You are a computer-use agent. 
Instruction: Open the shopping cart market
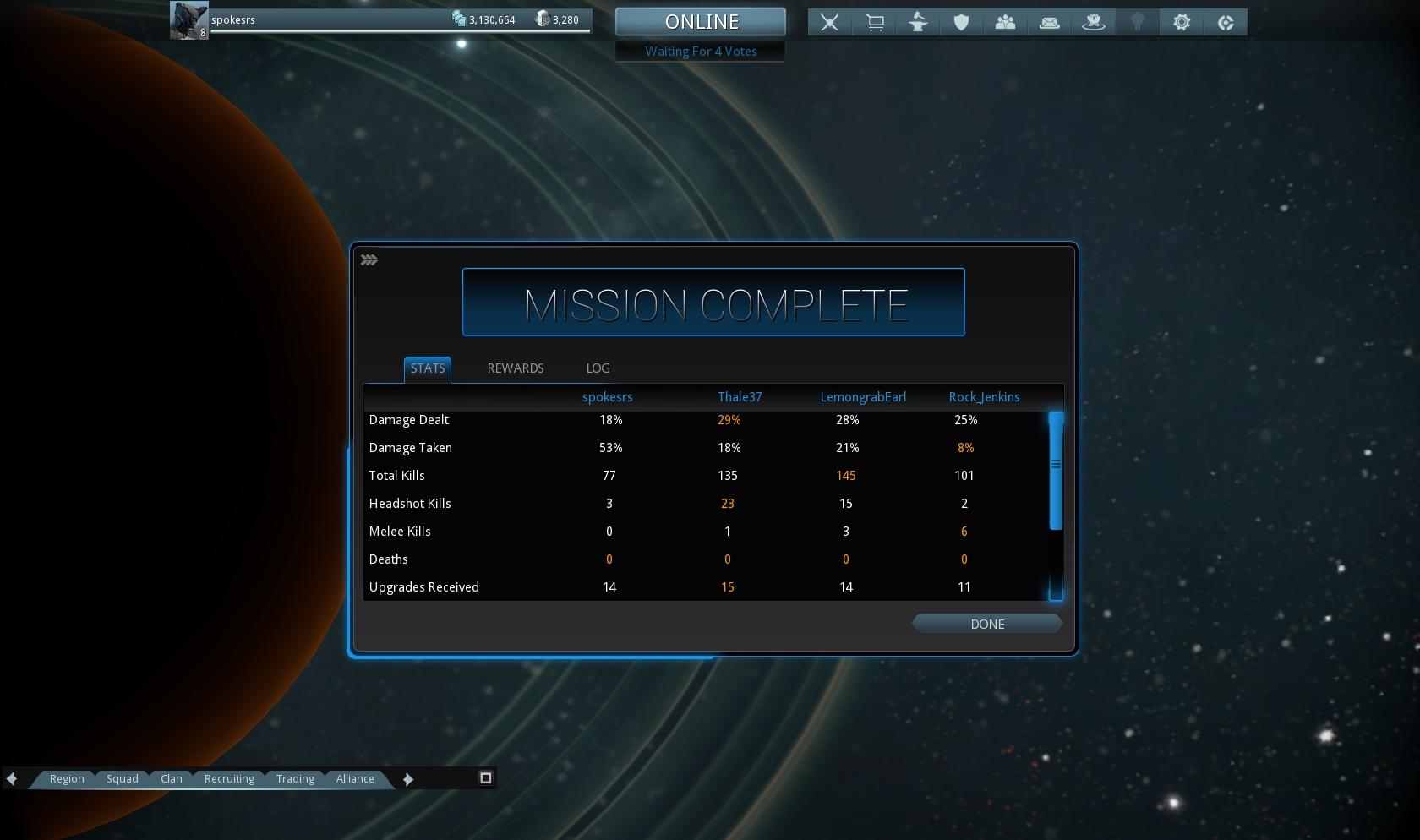(874, 23)
